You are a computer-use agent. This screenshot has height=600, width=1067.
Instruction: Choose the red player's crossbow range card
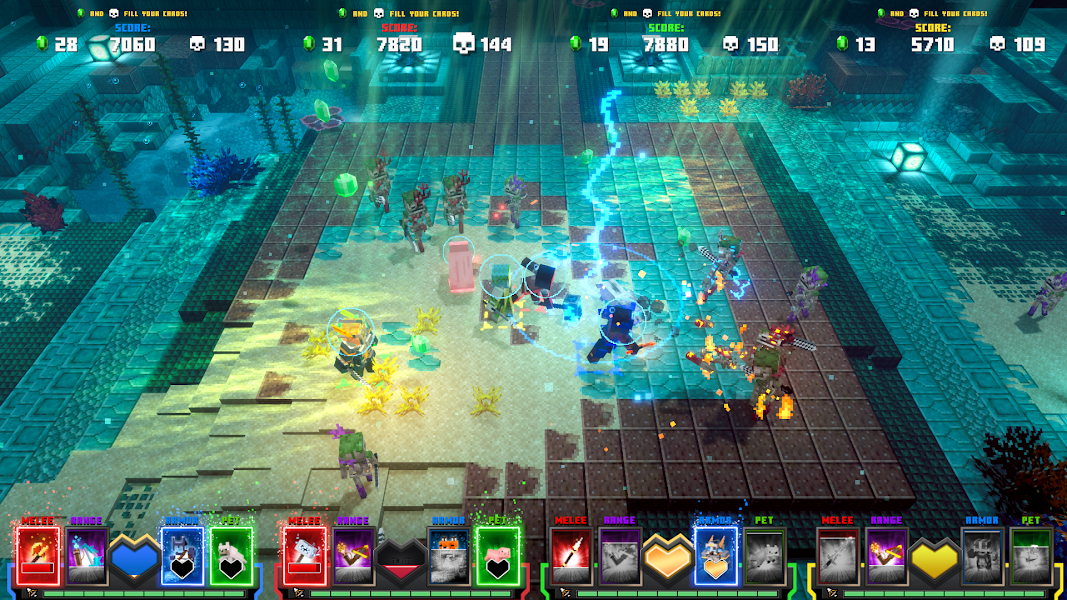pos(353,556)
